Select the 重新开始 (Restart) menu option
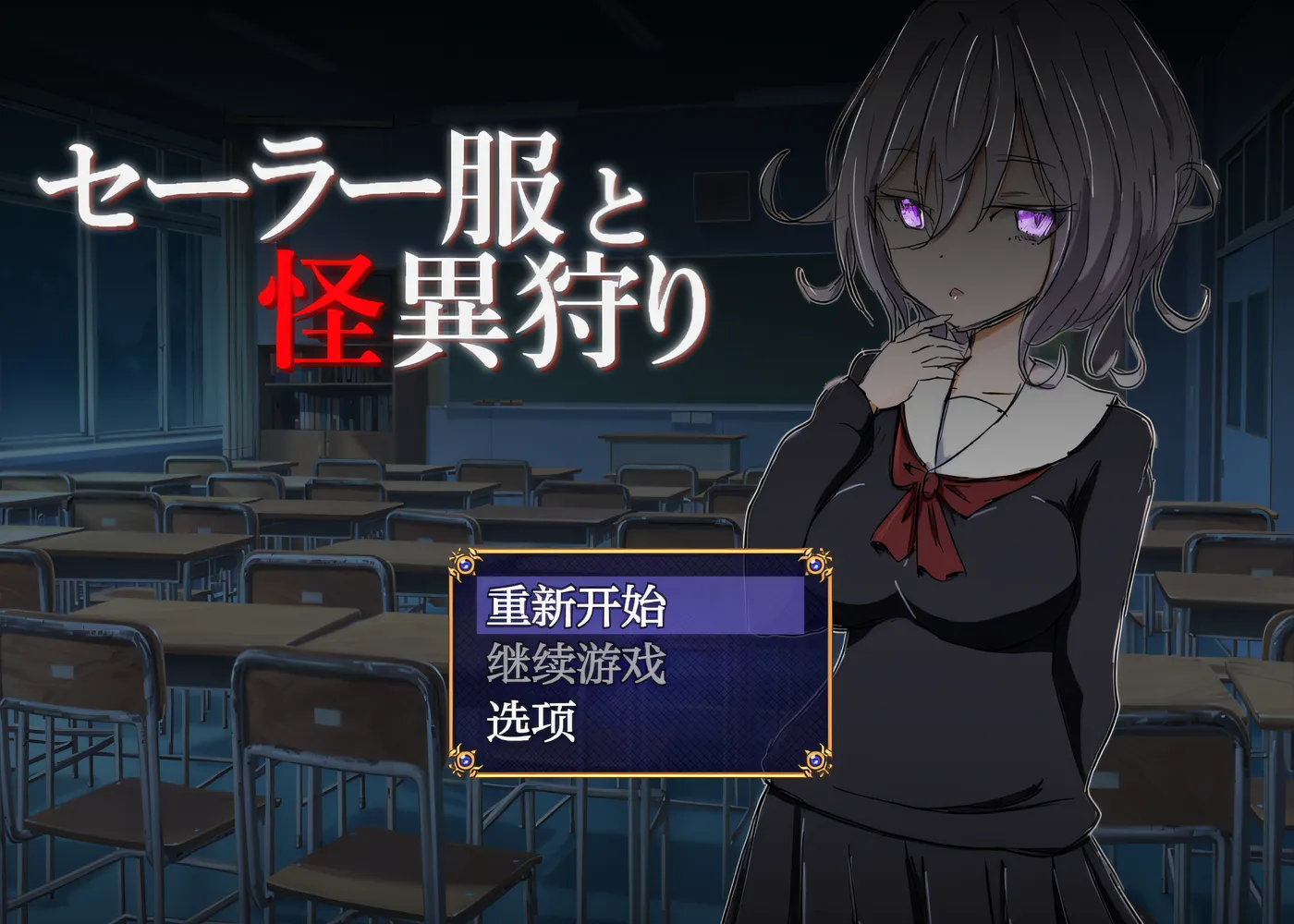Screen dimensions: 1294x924 [578, 605]
